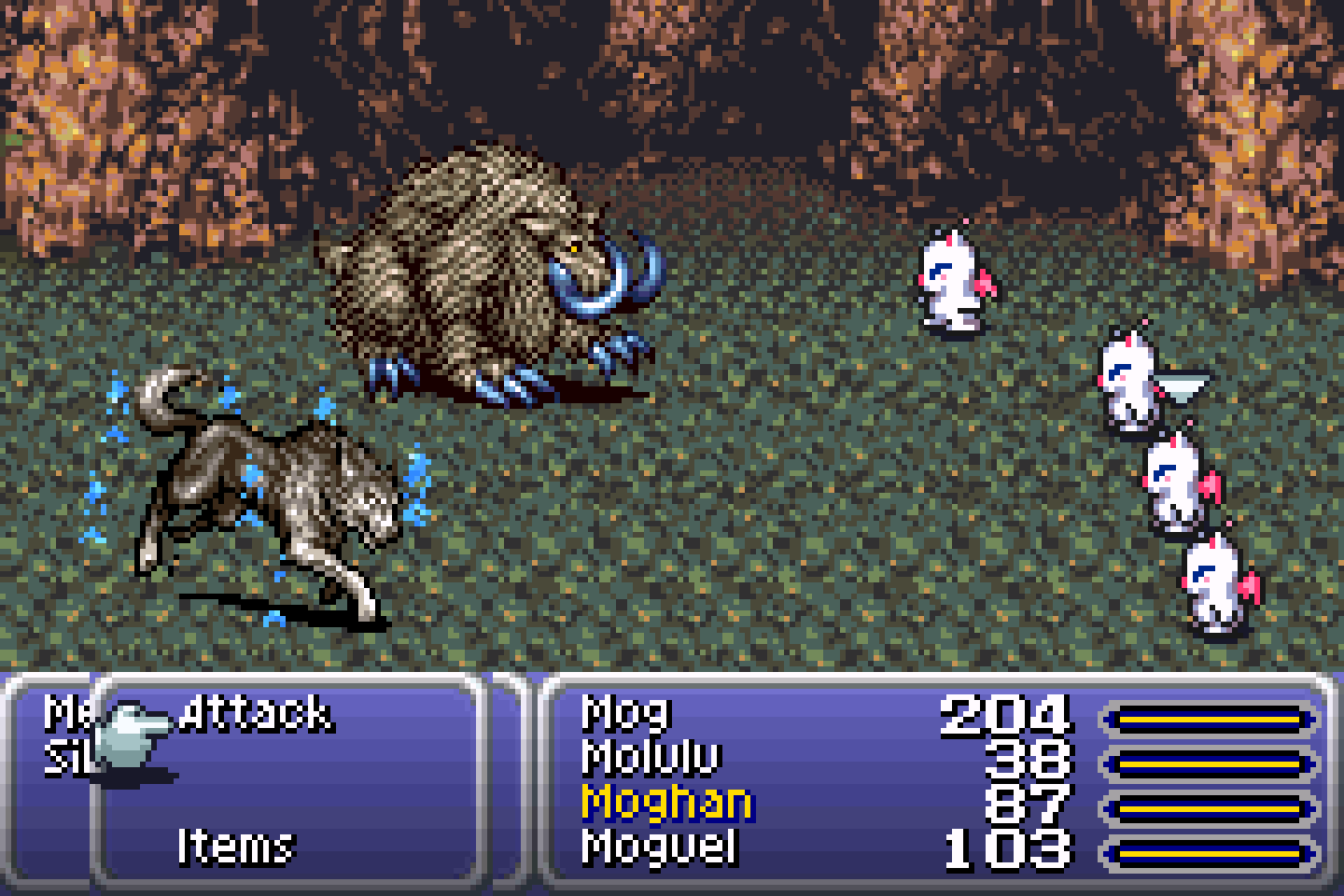Open the Items command
The width and height of the screenshot is (1344, 896).
(235, 846)
